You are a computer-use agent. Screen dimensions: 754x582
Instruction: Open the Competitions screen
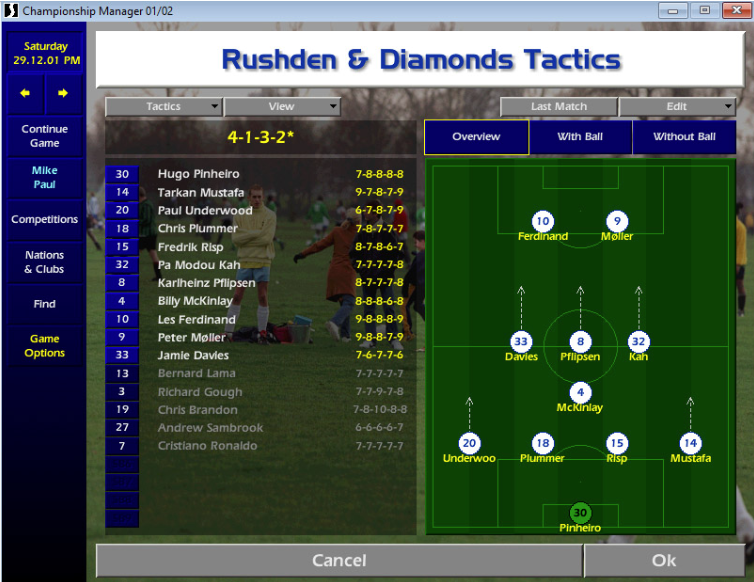[x=44, y=219]
